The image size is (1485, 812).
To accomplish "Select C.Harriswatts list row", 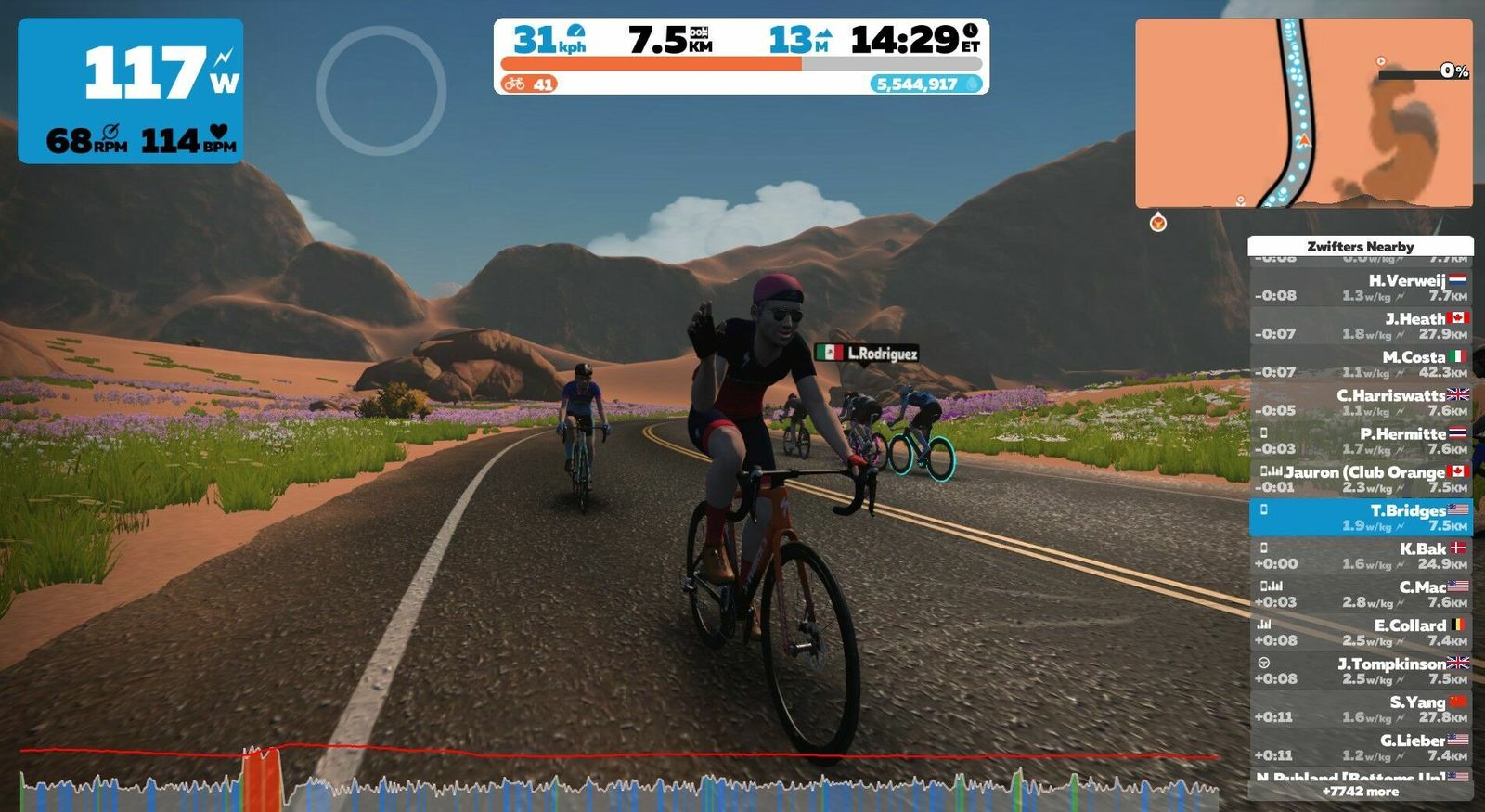I will 1360,402.
